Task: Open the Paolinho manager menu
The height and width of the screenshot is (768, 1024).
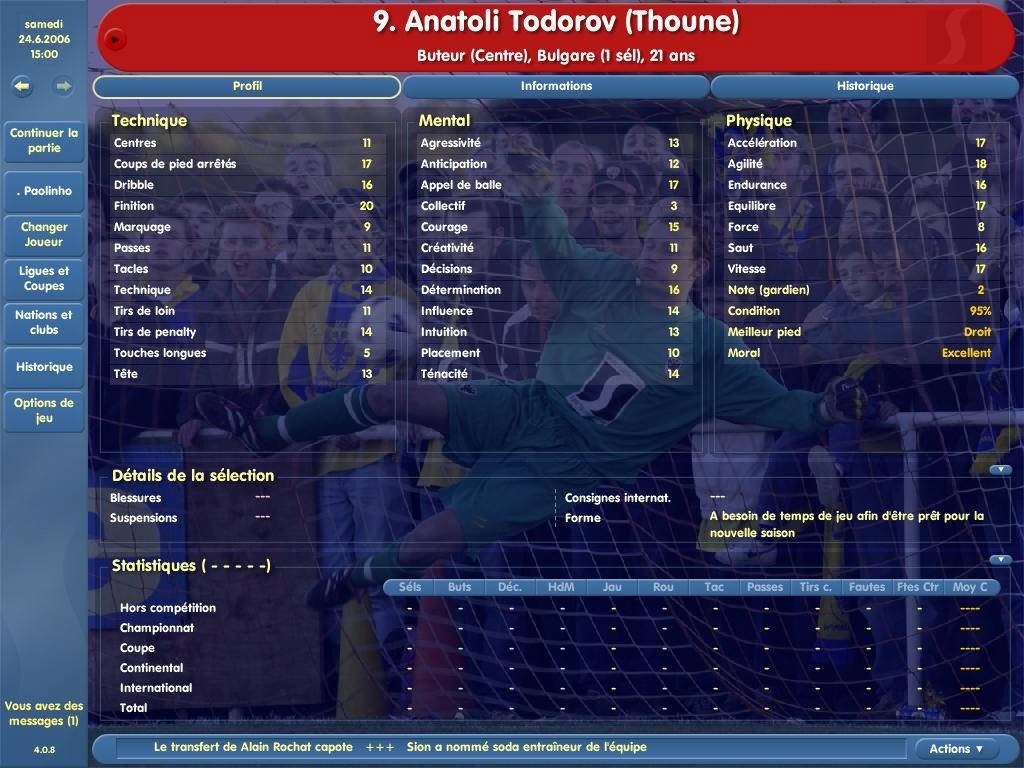Action: coord(44,190)
